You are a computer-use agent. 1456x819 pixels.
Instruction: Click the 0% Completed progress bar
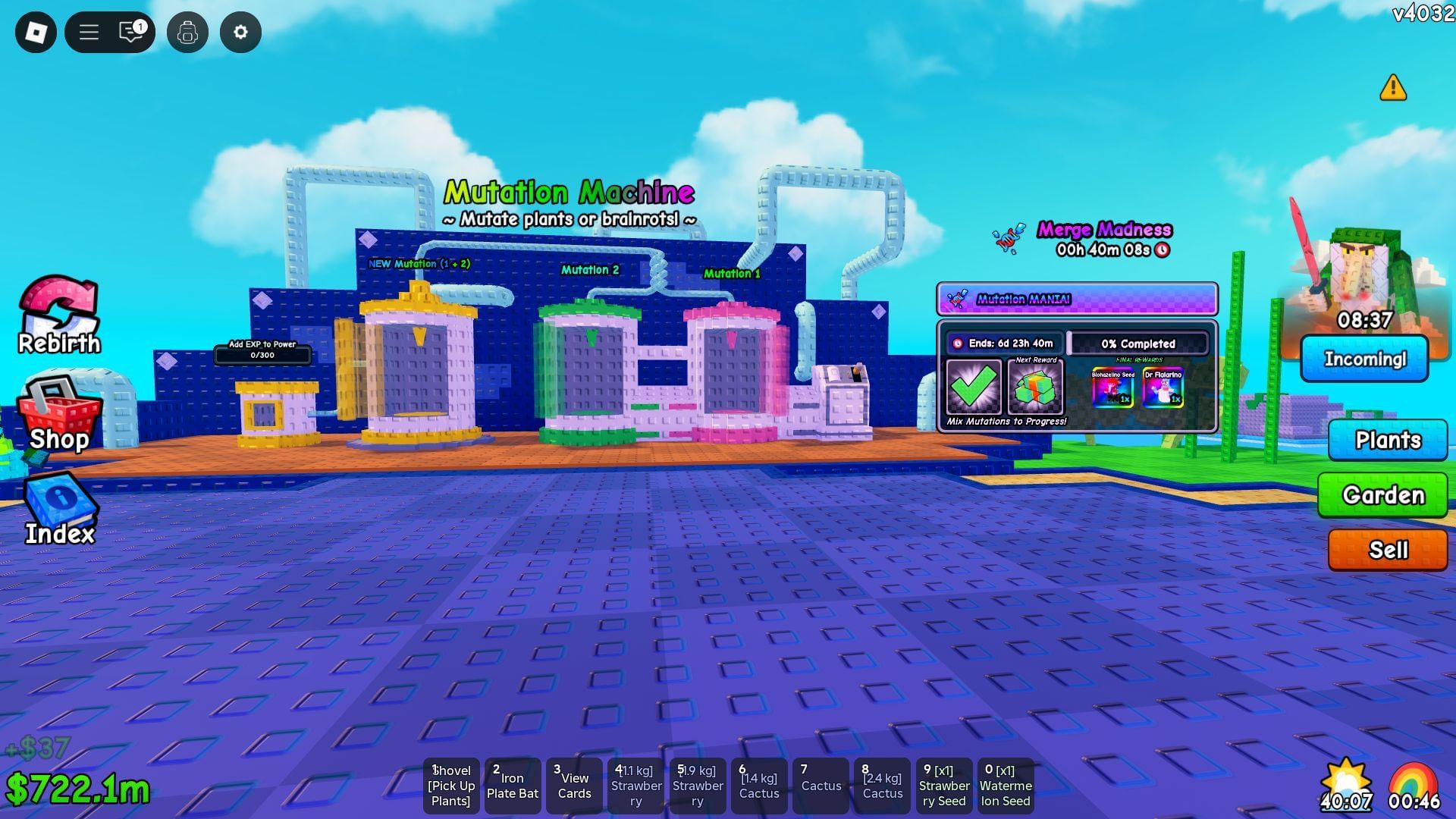[1139, 344]
